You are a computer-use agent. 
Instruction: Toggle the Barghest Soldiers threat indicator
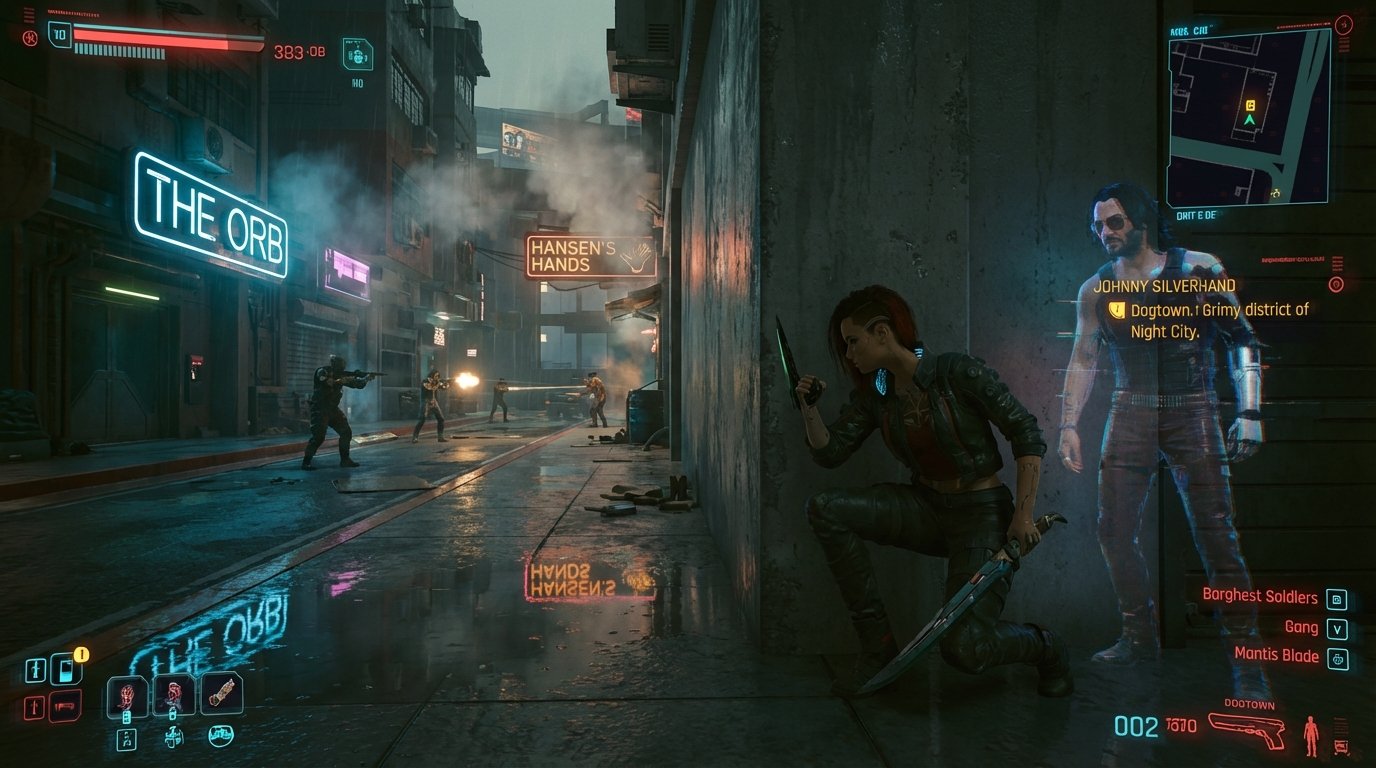coord(1337,598)
